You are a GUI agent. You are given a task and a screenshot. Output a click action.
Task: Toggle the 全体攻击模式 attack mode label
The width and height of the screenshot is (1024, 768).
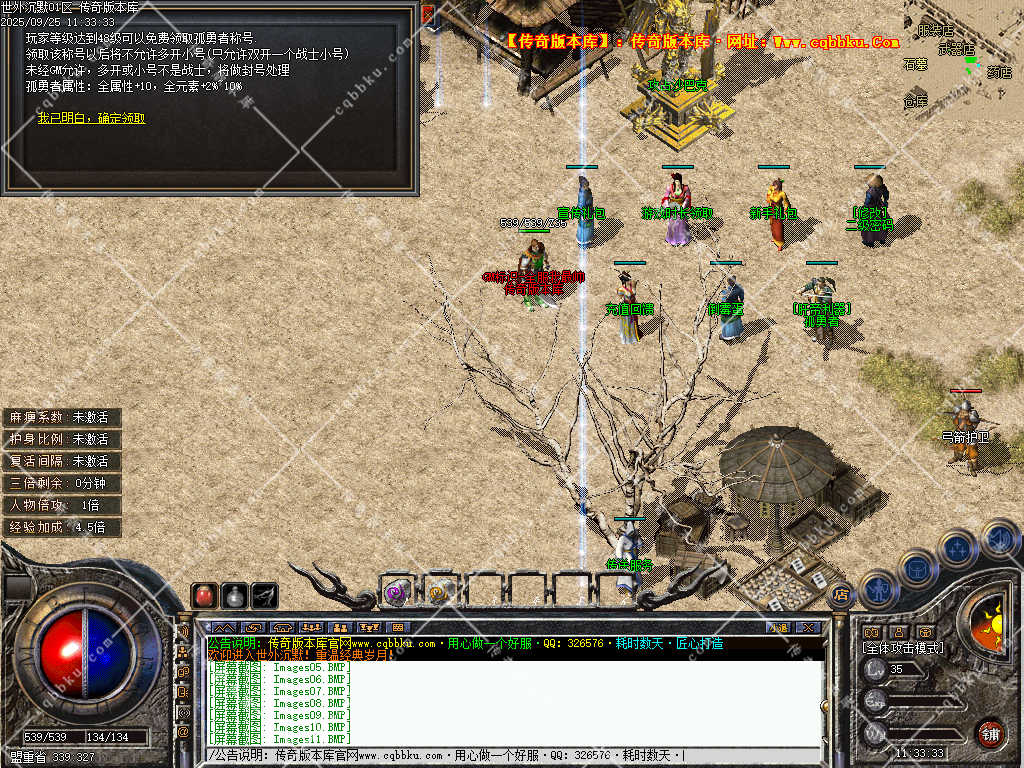(x=902, y=648)
